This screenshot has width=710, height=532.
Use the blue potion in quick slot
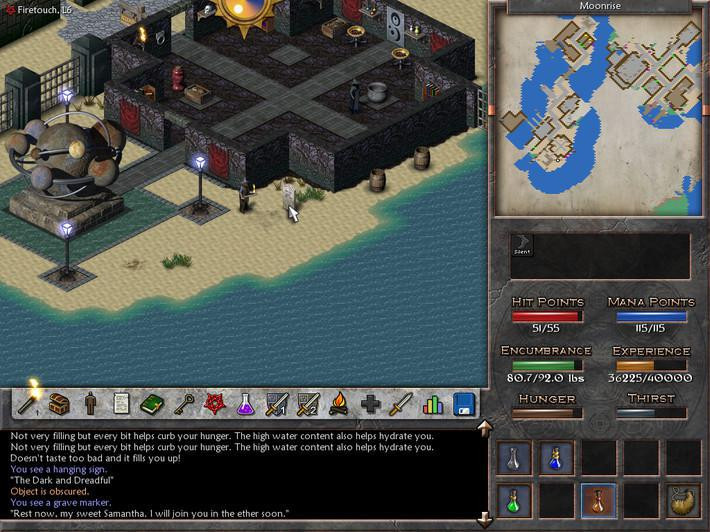[557, 459]
